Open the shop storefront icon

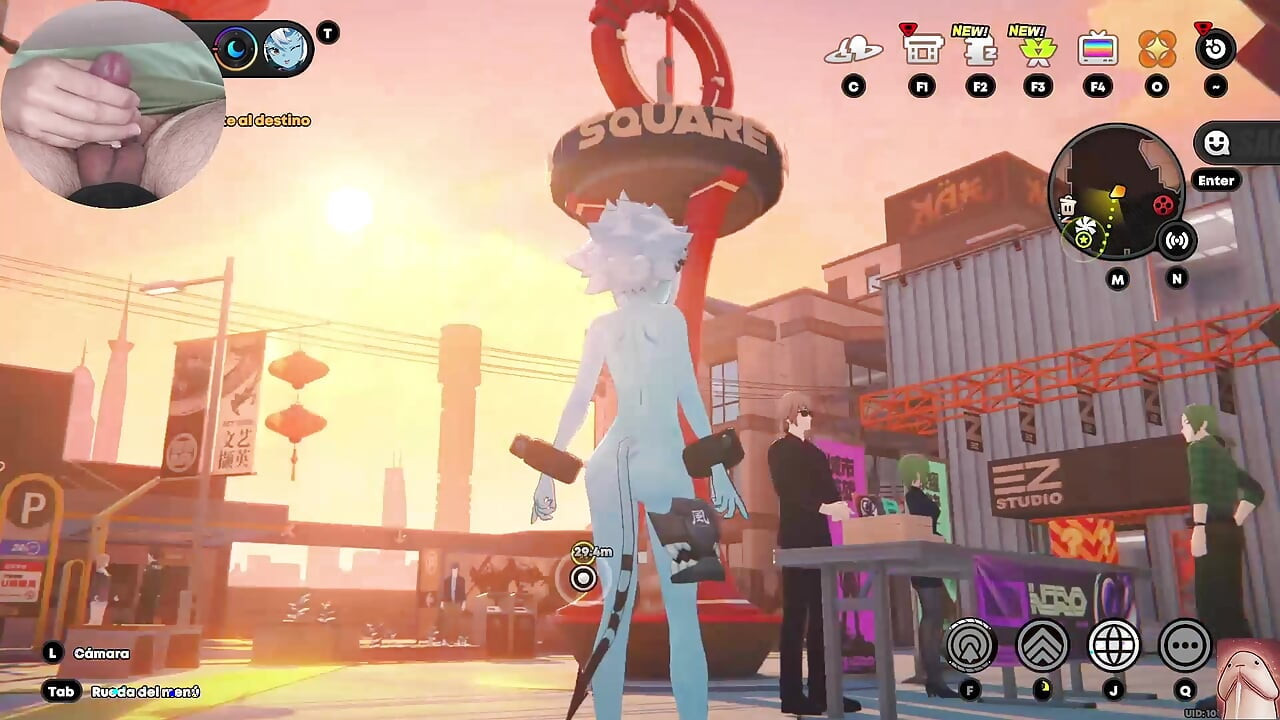click(x=922, y=48)
